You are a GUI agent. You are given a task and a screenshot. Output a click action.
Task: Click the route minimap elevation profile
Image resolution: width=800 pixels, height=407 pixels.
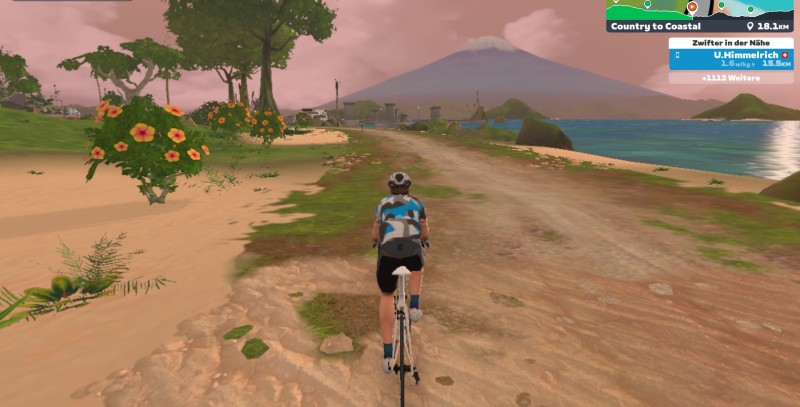pyautogui.click(x=700, y=9)
